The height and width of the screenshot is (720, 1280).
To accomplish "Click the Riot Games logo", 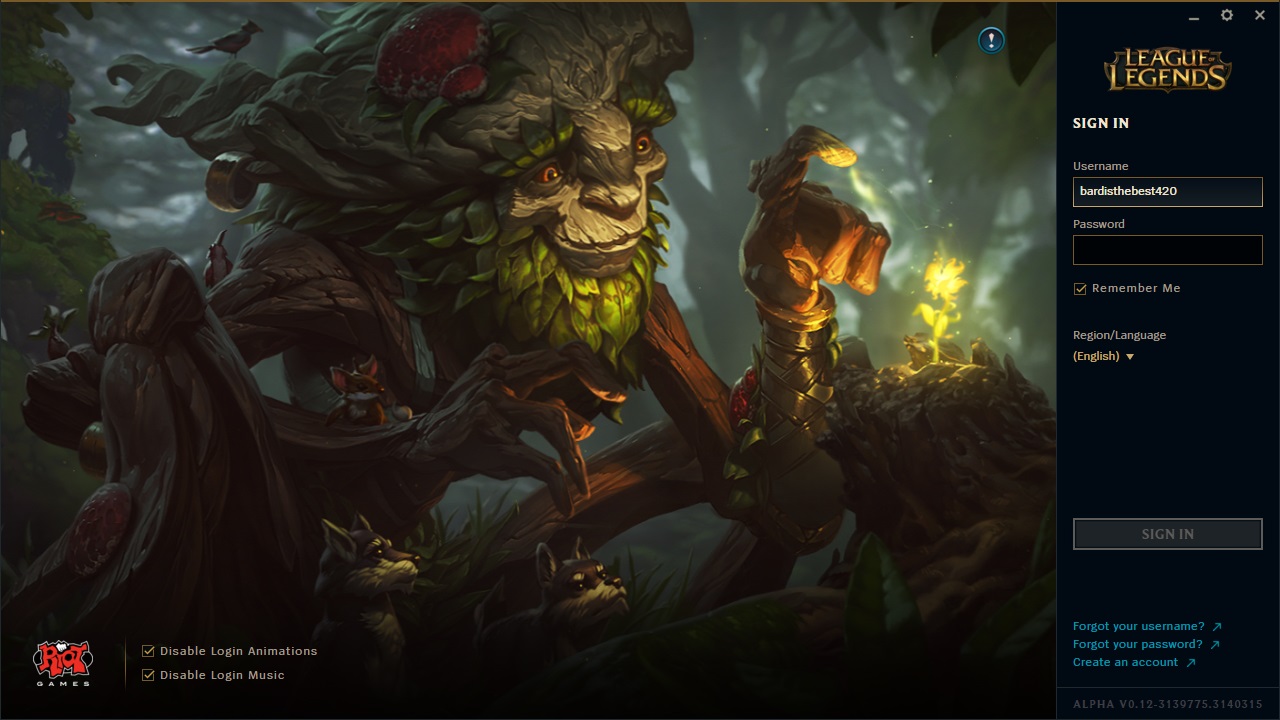I will coord(62,660).
